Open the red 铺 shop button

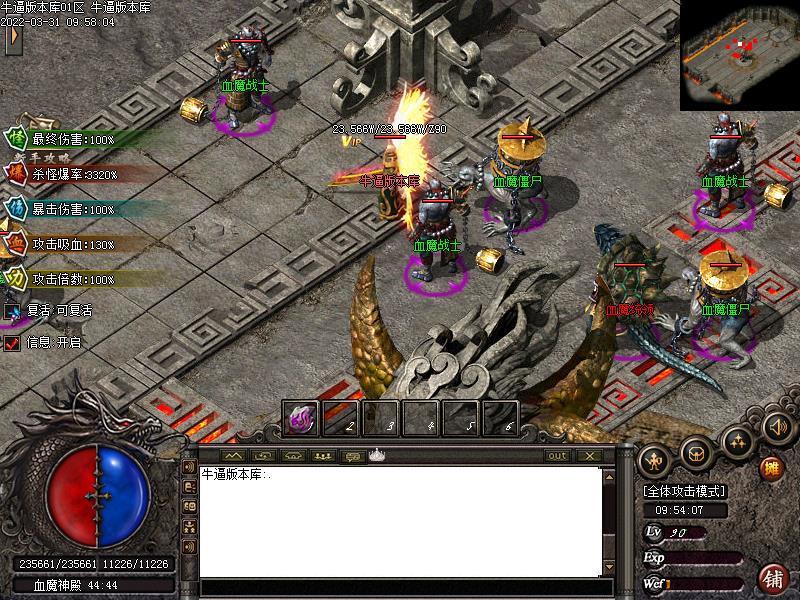(x=772, y=578)
